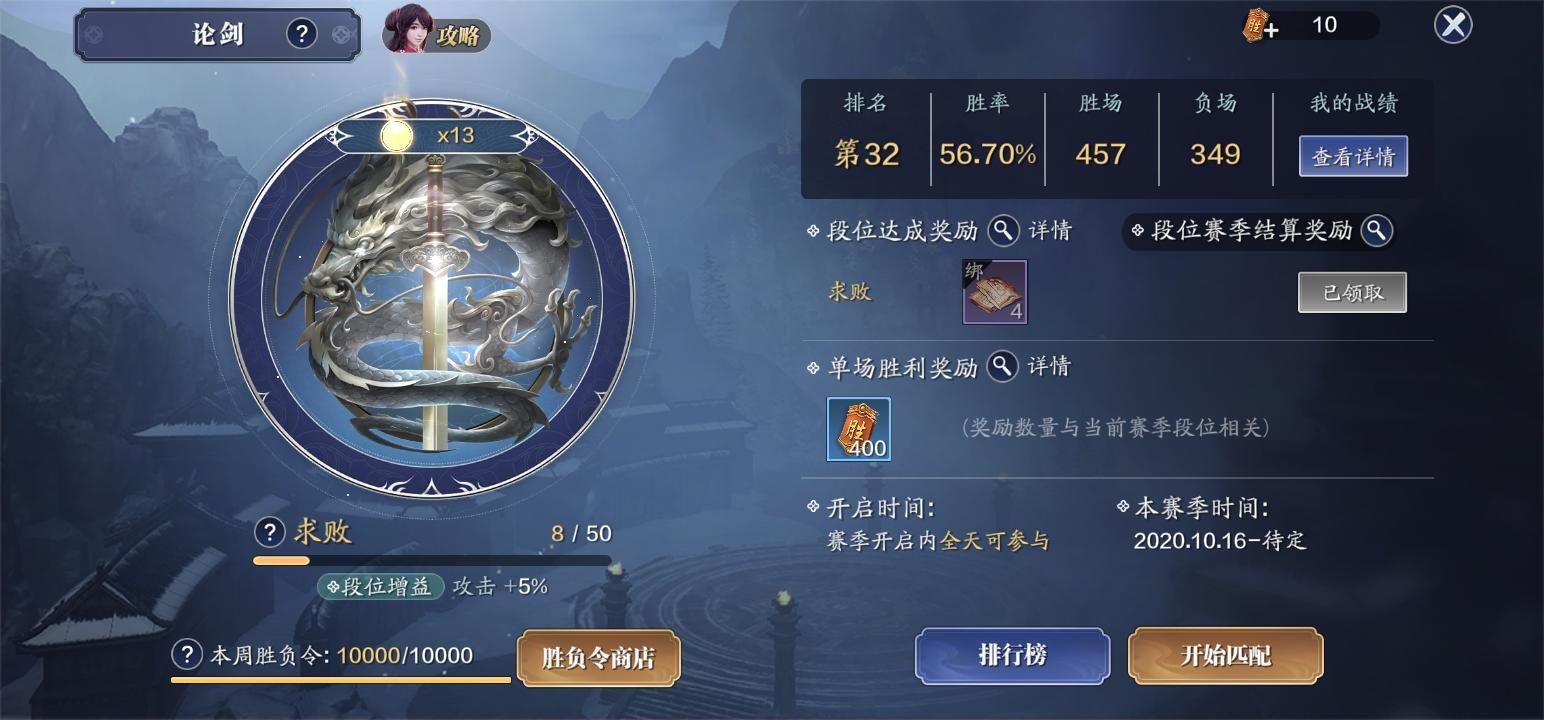Image resolution: width=1544 pixels, height=720 pixels.
Task: Open the 论剑 help question mark icon
Action: 301,33
